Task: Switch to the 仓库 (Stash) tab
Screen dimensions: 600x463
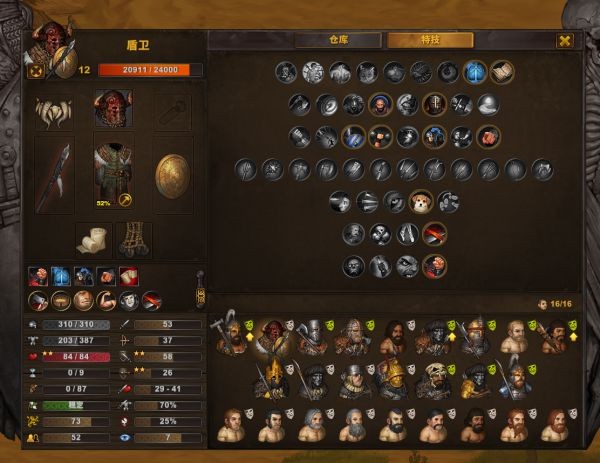Action: pyautogui.click(x=337, y=40)
